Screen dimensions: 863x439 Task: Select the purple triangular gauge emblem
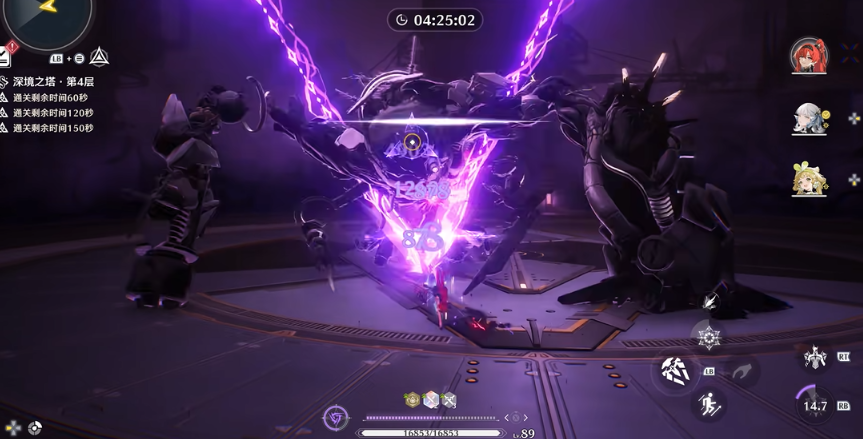coord(336,417)
